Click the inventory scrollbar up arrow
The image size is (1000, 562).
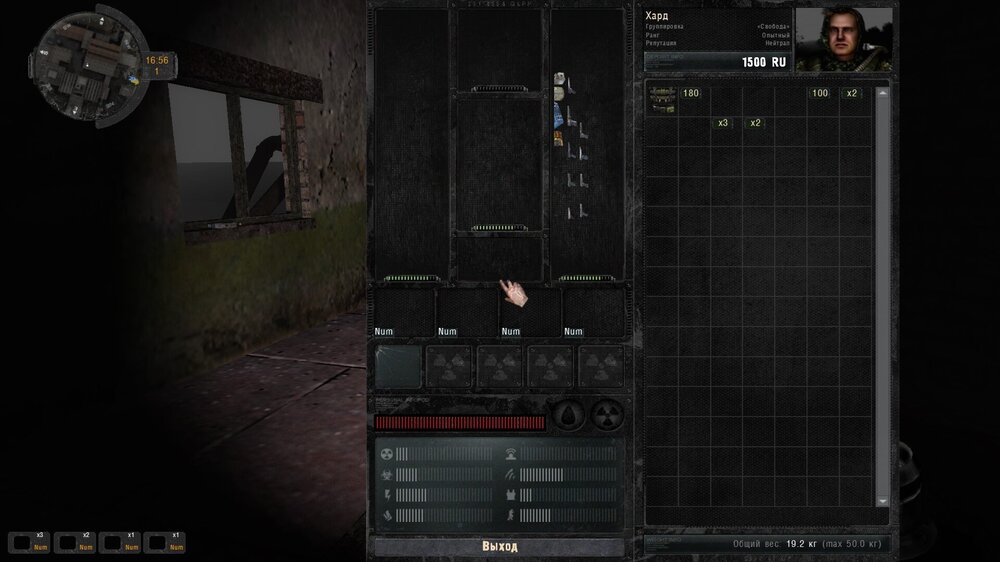click(882, 93)
